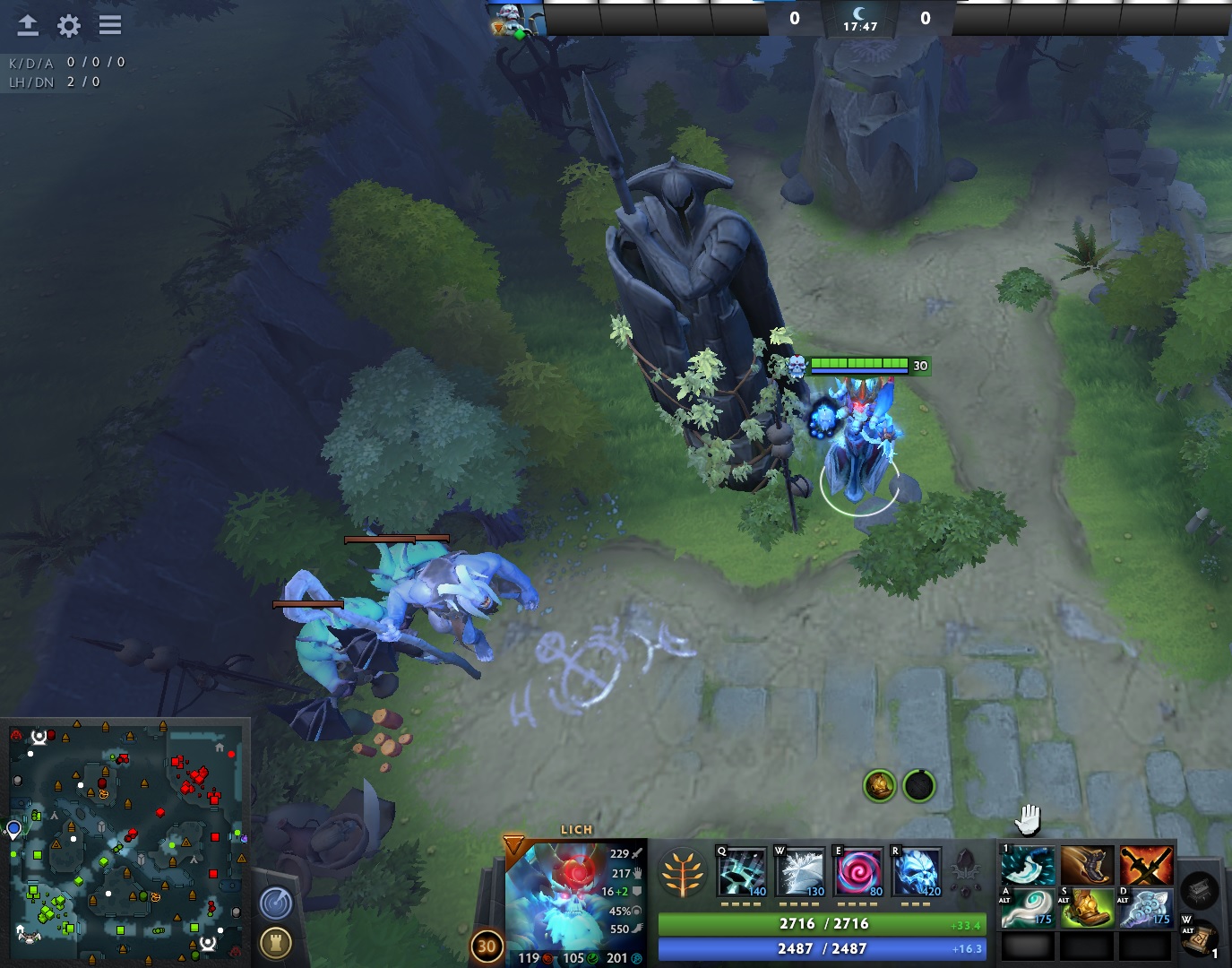Image resolution: width=1232 pixels, height=968 pixels.
Task: Use the green-glow golden boots item
Action: (1087, 908)
